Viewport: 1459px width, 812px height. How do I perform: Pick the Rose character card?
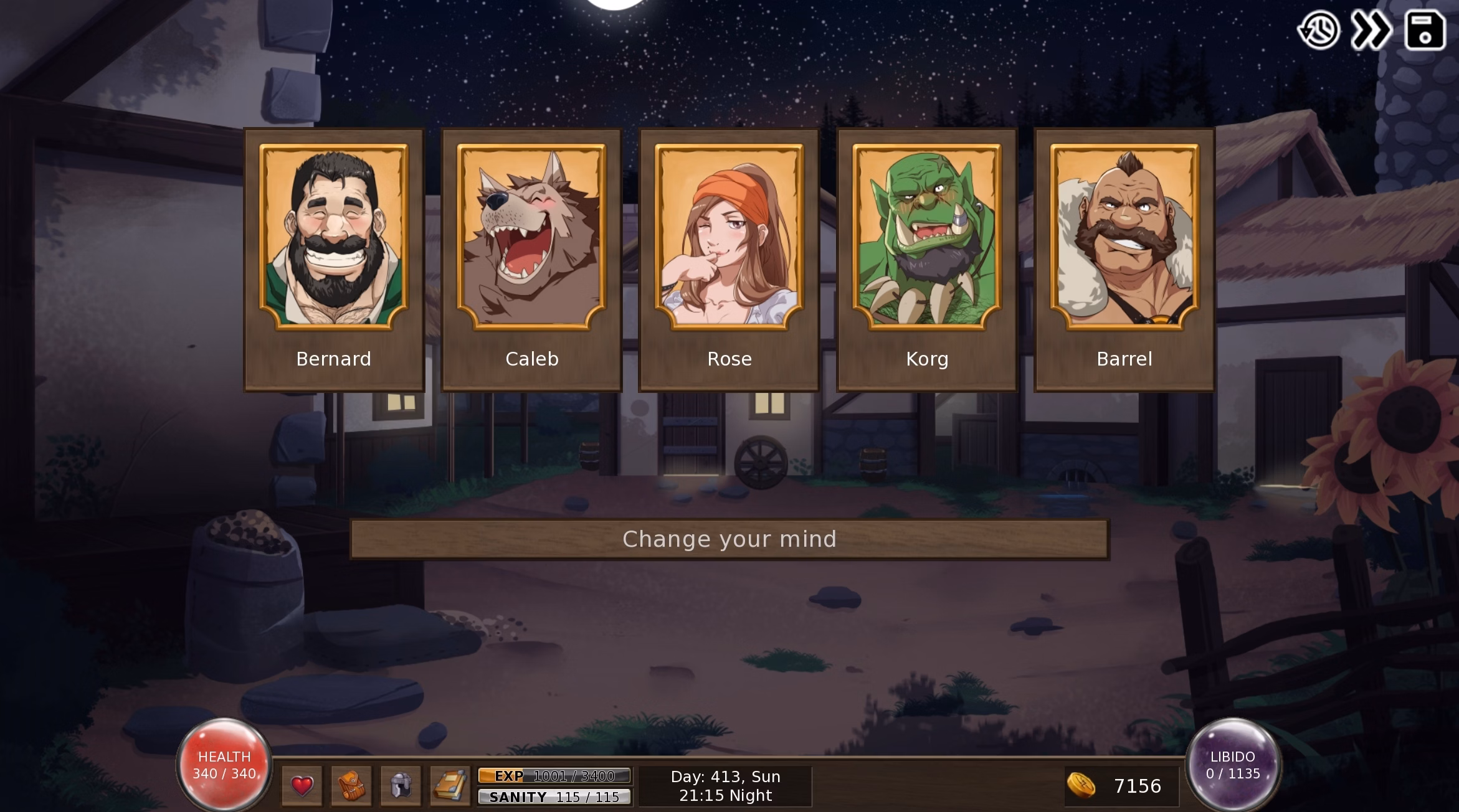pyautogui.click(x=729, y=260)
